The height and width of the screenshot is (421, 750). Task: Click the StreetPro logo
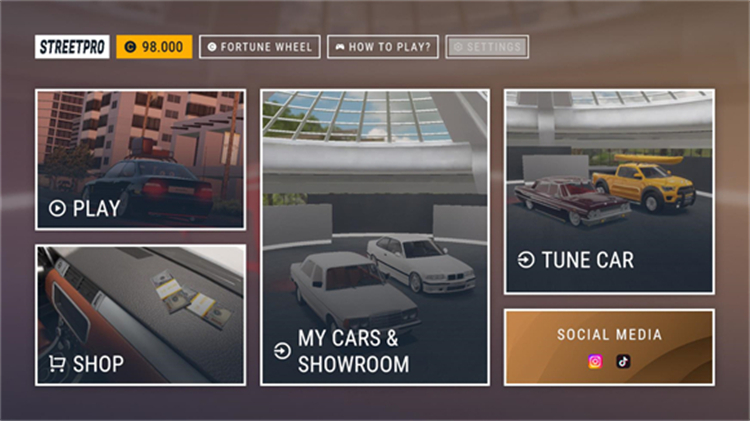pos(72,47)
